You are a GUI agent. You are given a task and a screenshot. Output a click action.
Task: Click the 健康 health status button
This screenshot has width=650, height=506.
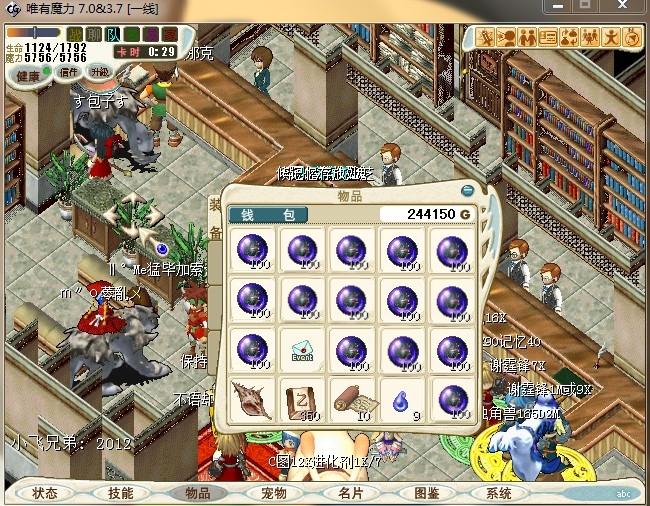coord(28,76)
